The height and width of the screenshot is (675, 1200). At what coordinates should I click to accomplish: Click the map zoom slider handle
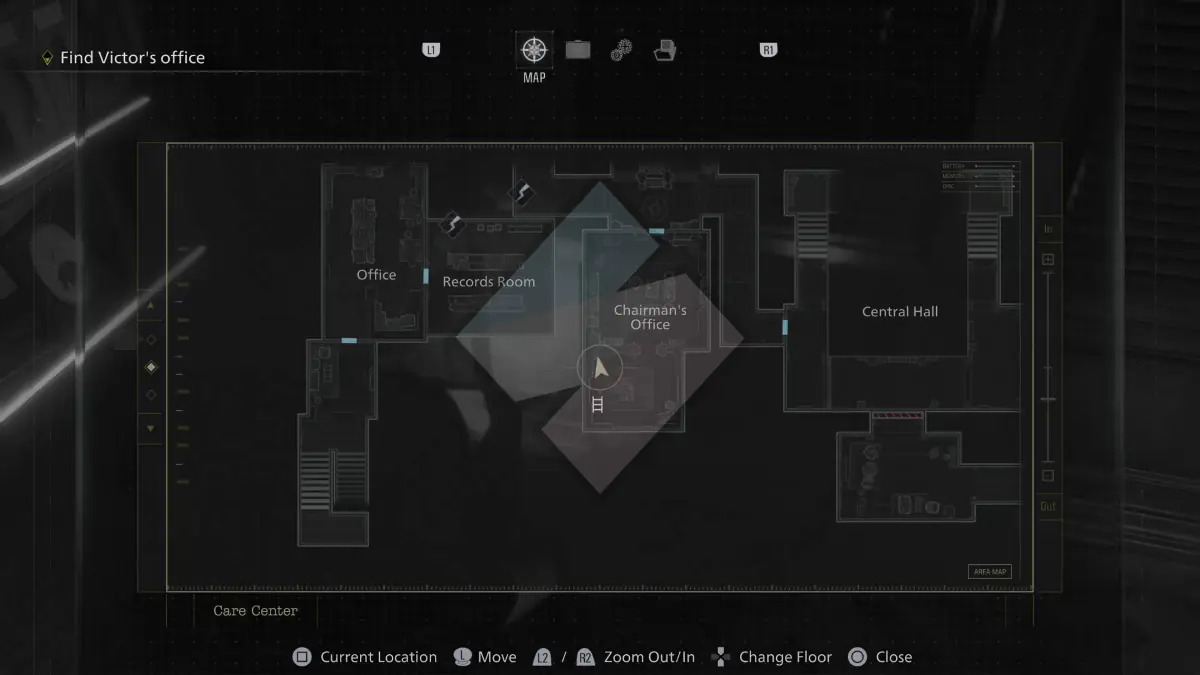coord(1048,399)
